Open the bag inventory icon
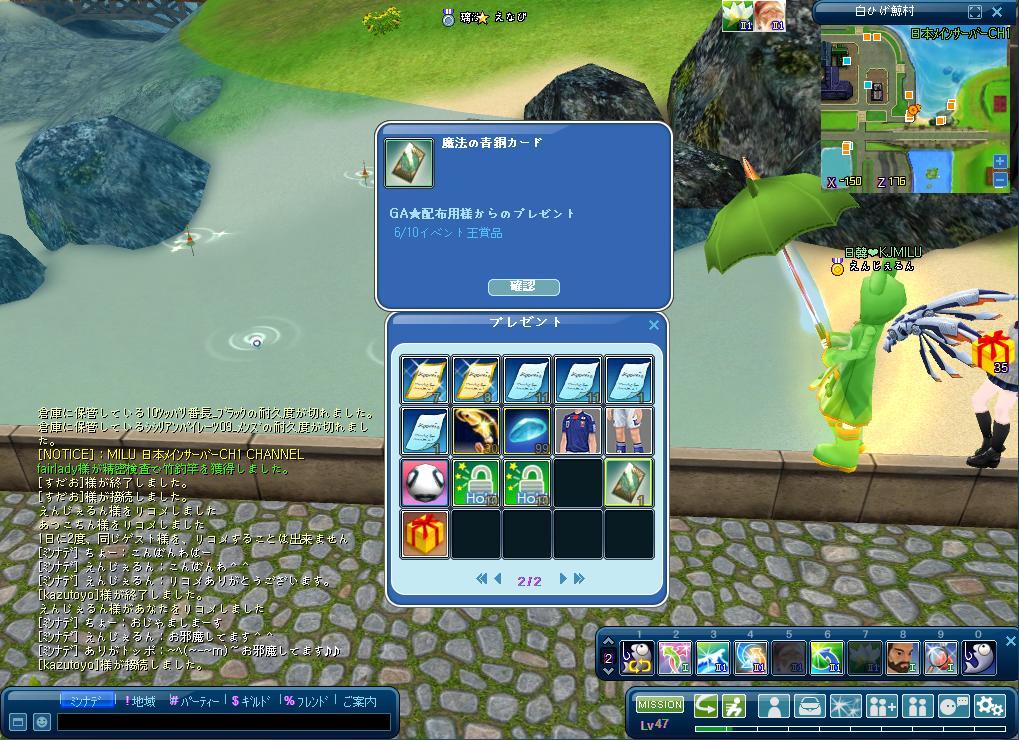The image size is (1019, 740). pos(810,706)
